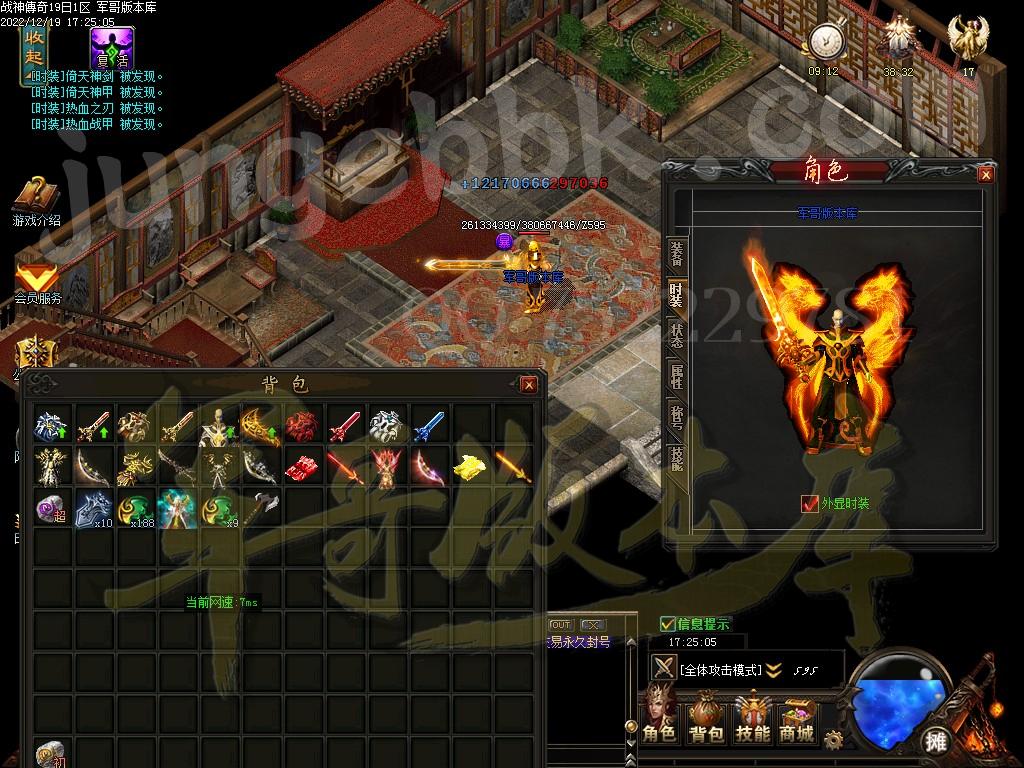Select the gold ingot item in bag
Viewport: 1024px width, 768px height.
click(x=469, y=467)
